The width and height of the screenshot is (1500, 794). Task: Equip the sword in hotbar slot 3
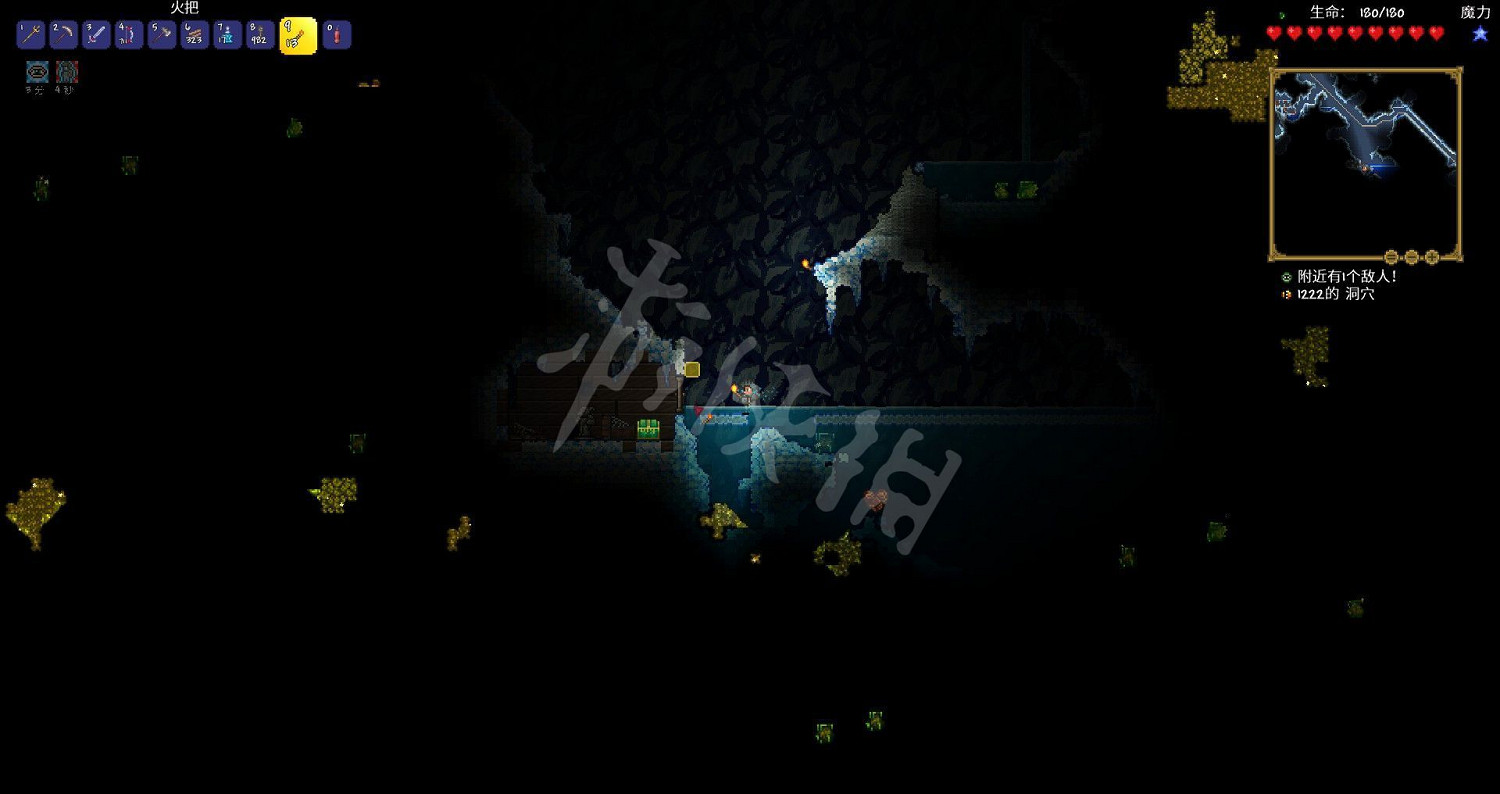[x=95, y=34]
